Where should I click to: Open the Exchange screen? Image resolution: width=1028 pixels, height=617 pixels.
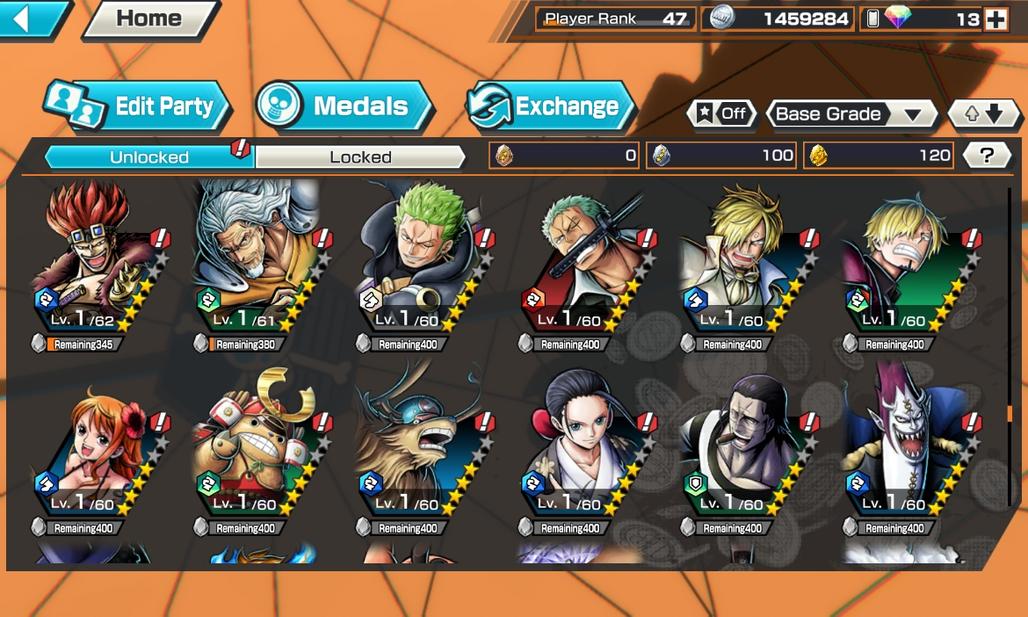pos(551,107)
